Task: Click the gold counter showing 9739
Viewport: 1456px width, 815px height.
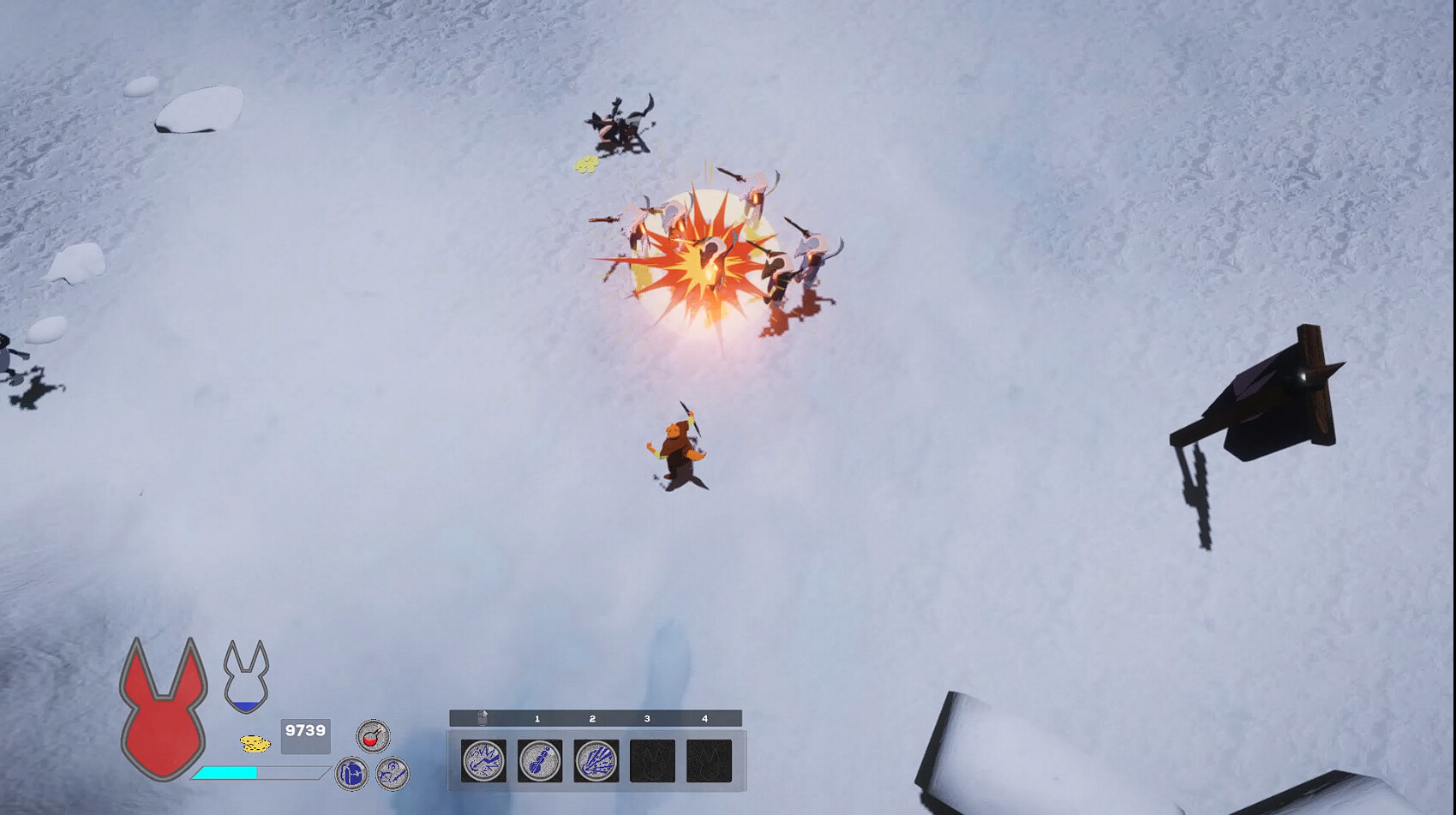Action: tap(304, 729)
